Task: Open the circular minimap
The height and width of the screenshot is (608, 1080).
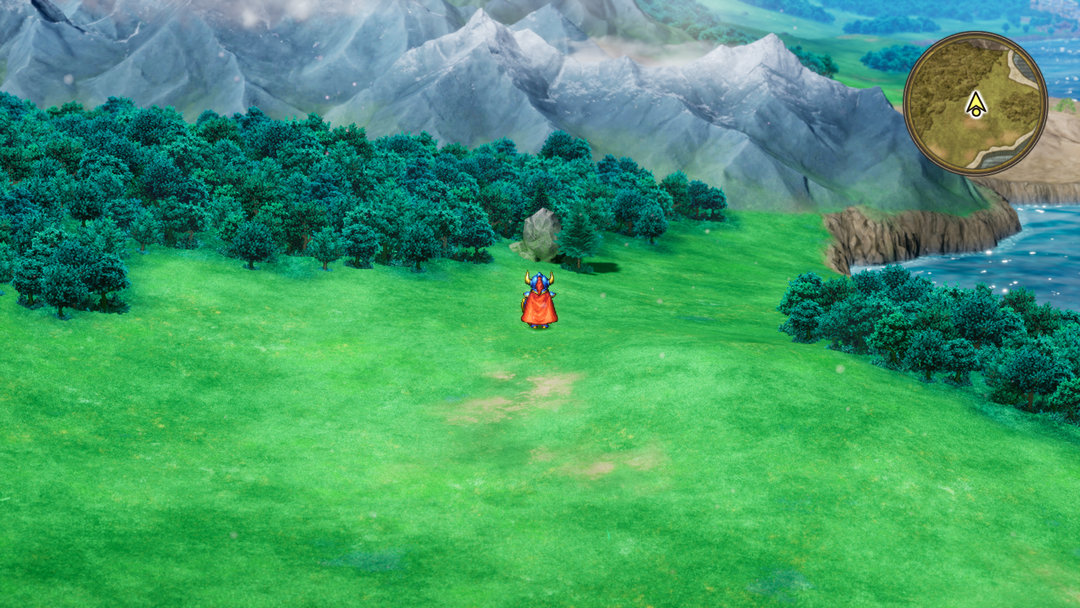Action: point(975,103)
